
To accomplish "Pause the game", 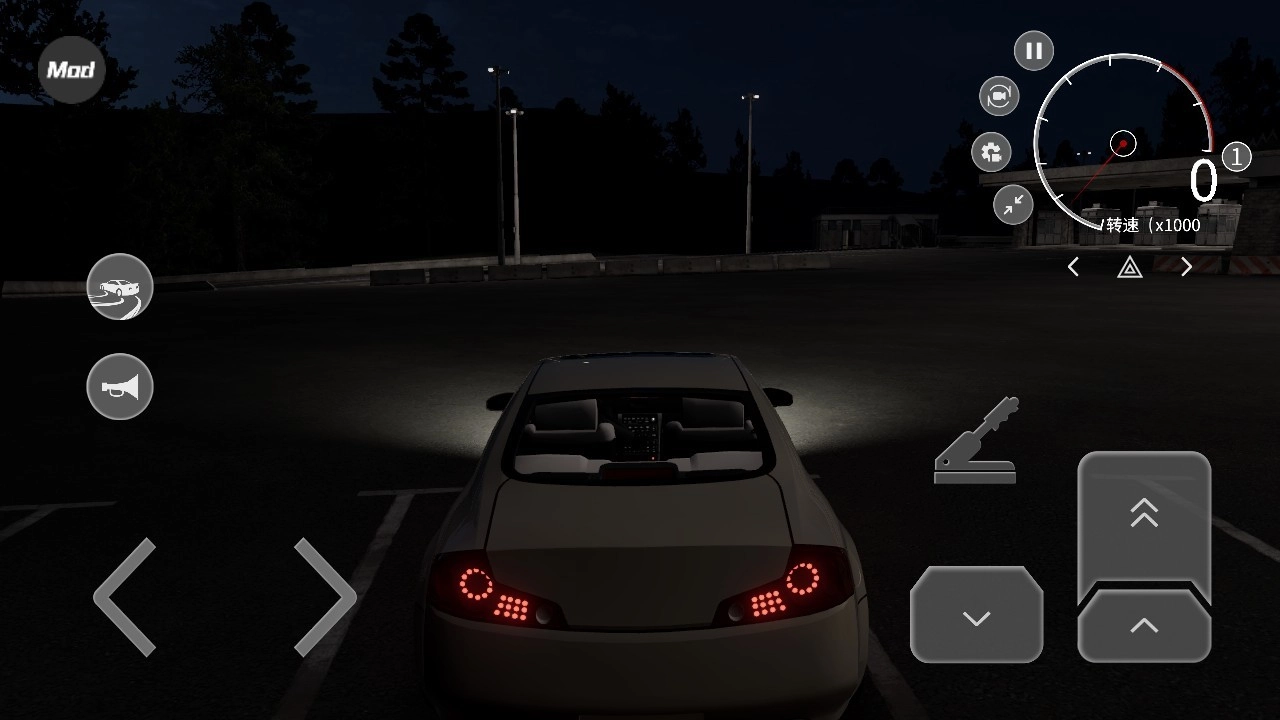I will click(1033, 51).
